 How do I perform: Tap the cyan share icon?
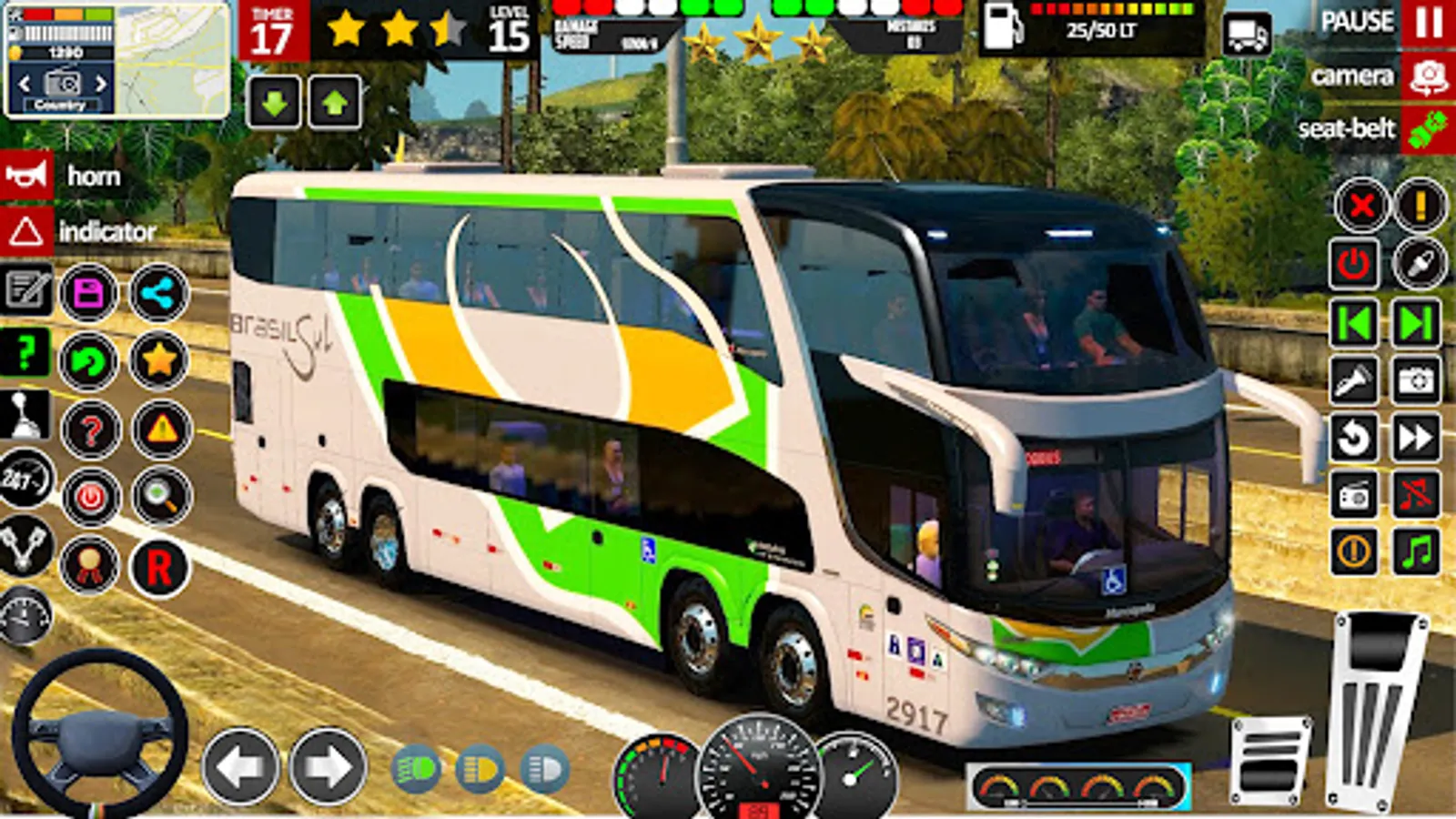coord(159,293)
